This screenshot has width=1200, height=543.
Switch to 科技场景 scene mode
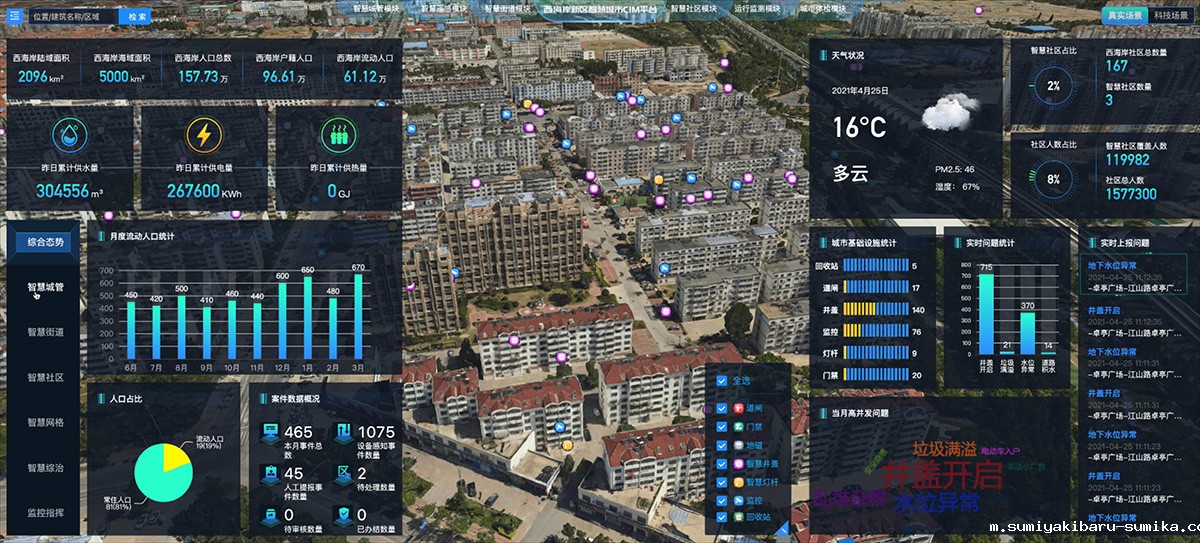pyautogui.click(x=1171, y=16)
